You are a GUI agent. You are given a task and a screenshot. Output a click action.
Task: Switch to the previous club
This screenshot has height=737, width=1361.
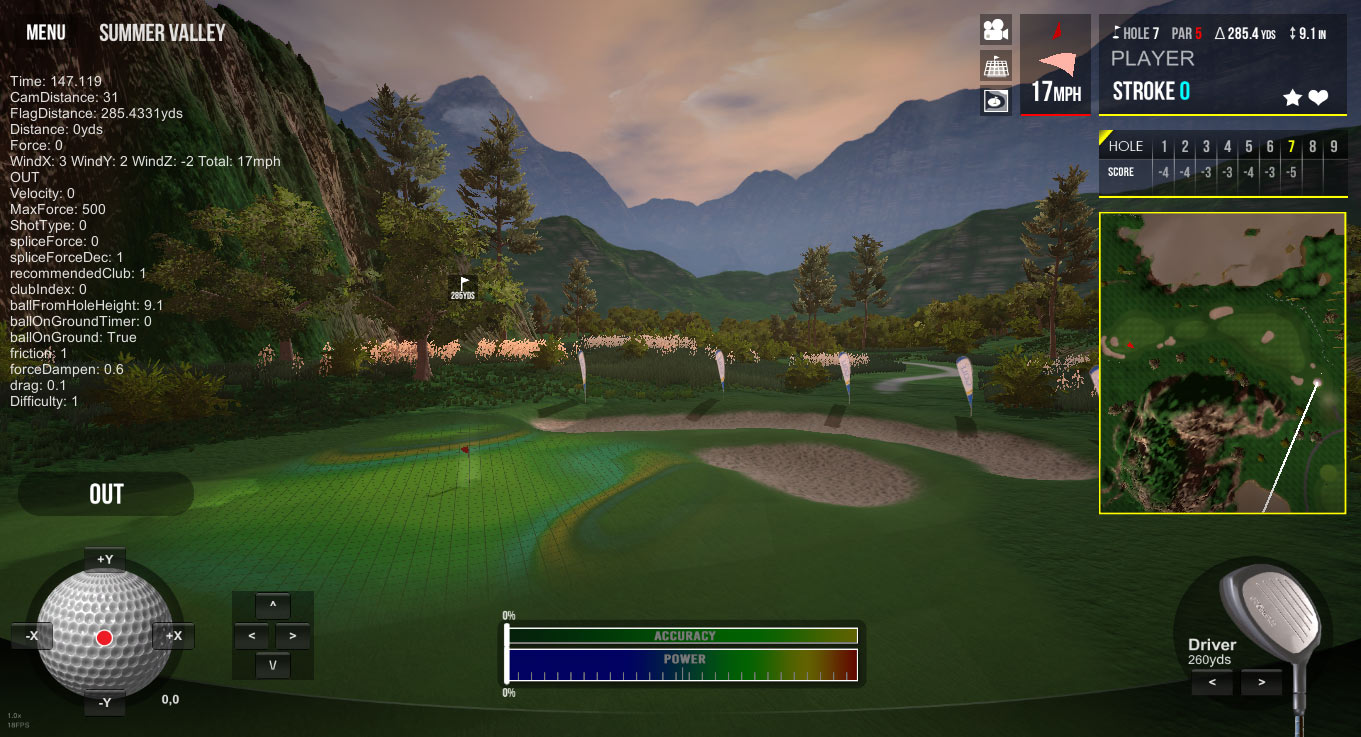(1212, 683)
